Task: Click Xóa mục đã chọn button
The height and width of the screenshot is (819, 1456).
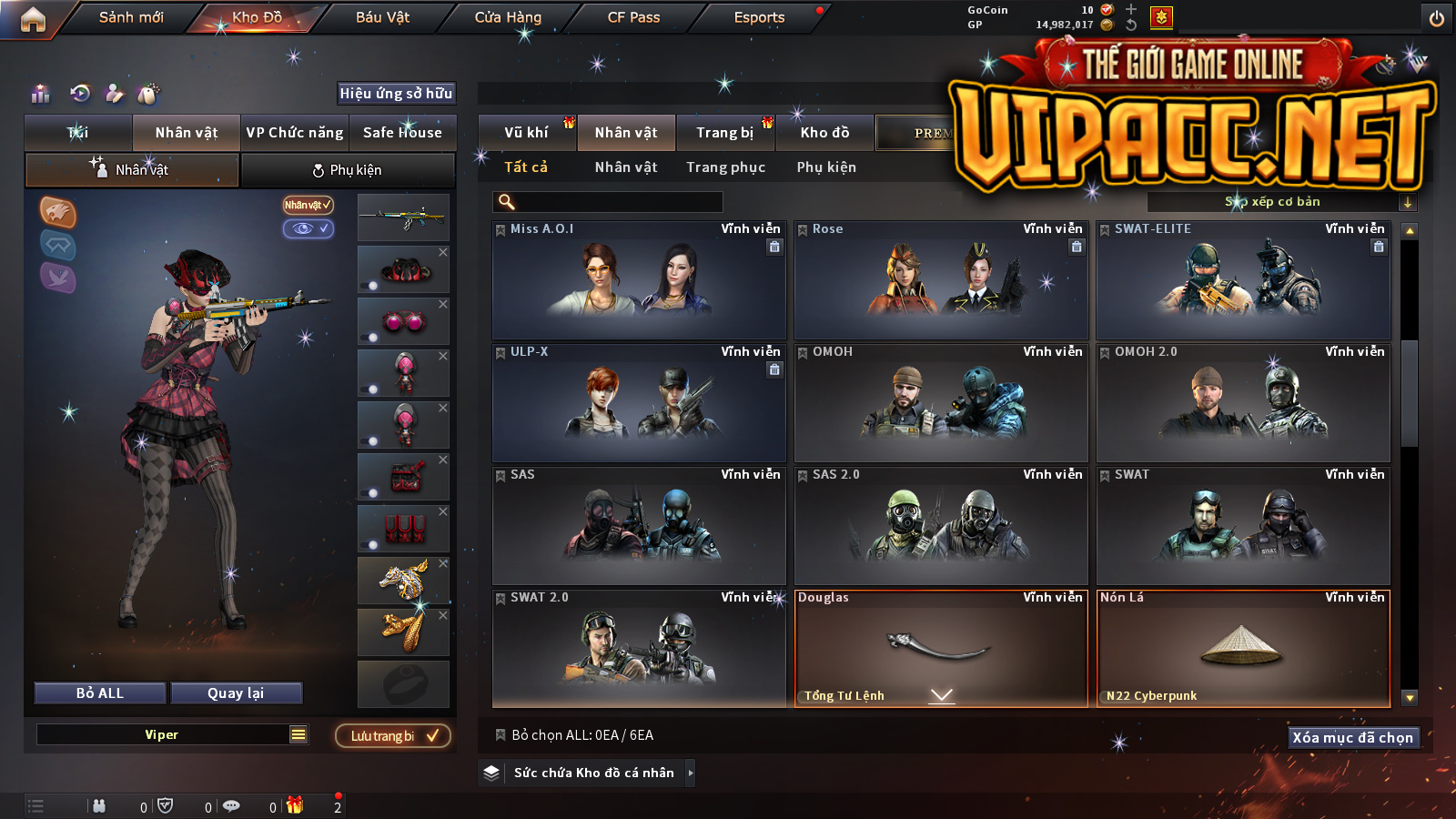Action: (x=1352, y=737)
